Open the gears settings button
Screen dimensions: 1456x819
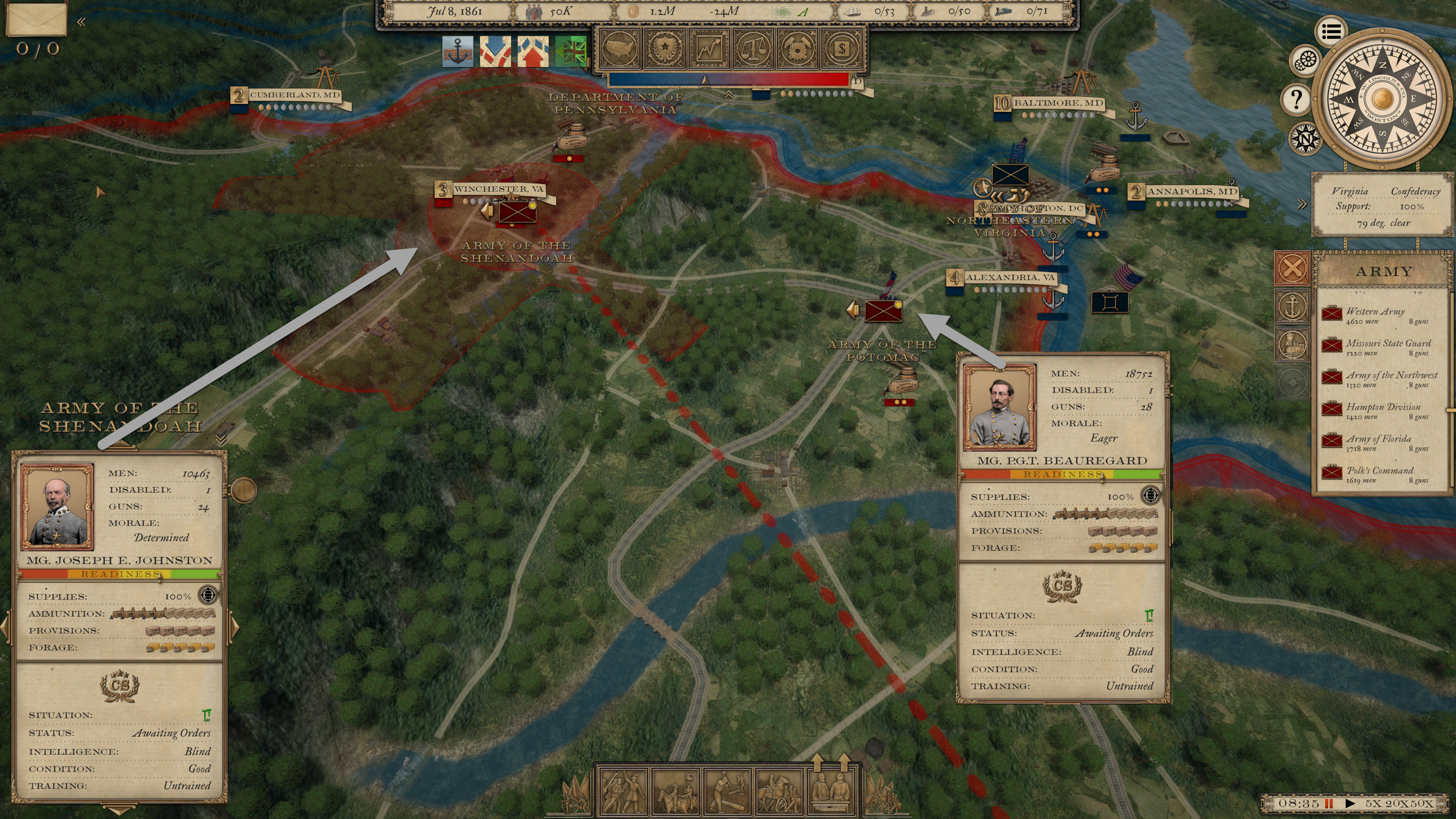[1305, 60]
